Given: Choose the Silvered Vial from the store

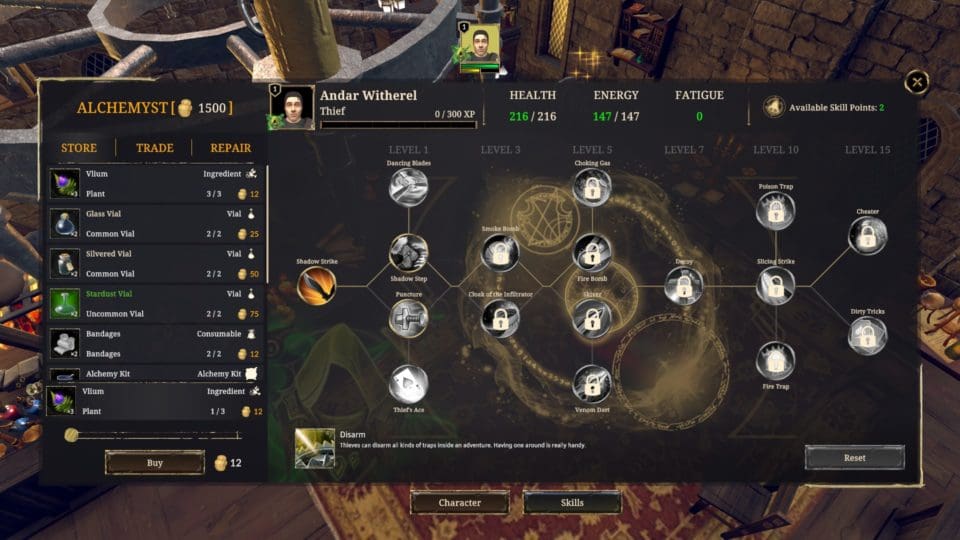Looking at the screenshot, I should click(155, 264).
